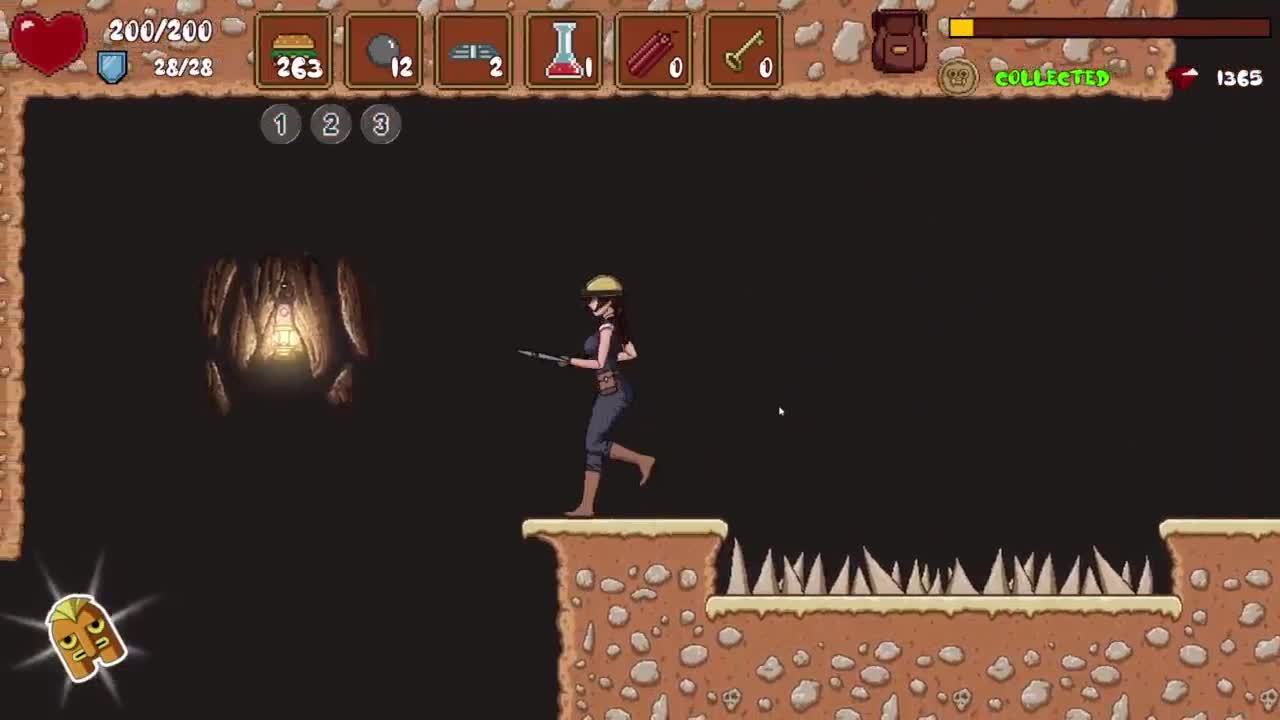Image resolution: width=1280 pixels, height=720 pixels.
Task: Click the glowing tiki mask icon
Action: (86, 636)
